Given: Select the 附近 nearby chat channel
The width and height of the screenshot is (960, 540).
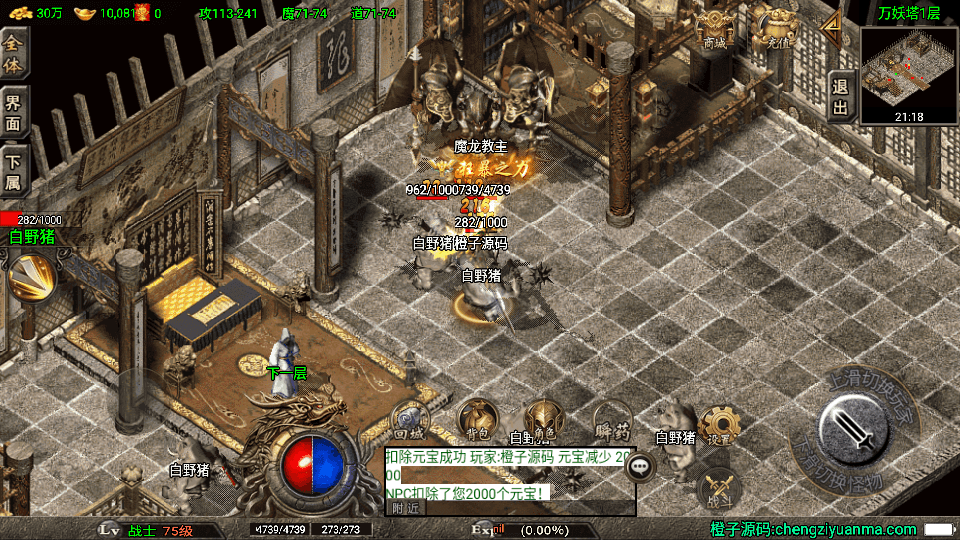Looking at the screenshot, I should (404, 507).
